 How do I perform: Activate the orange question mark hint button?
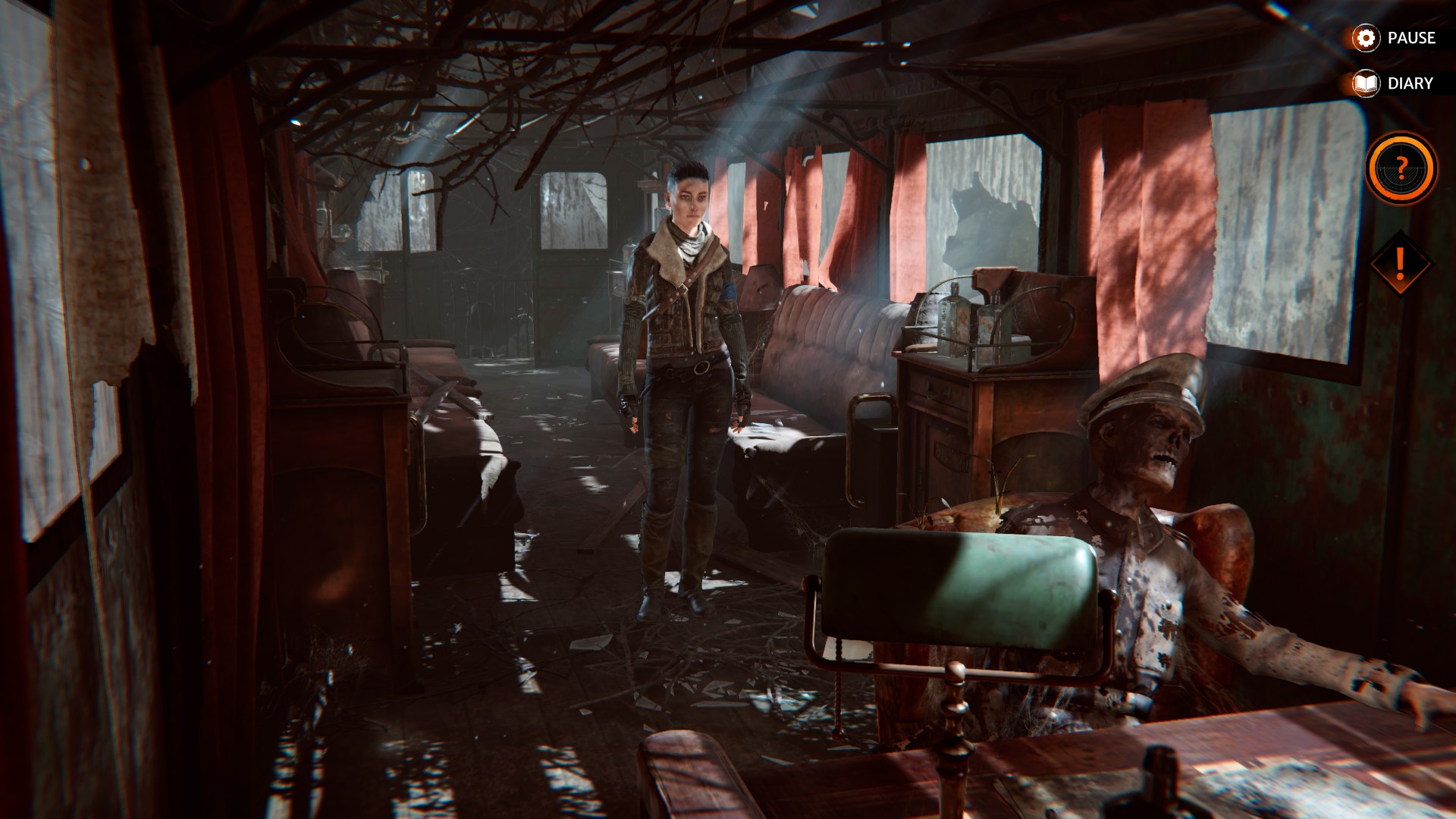coord(1401,168)
